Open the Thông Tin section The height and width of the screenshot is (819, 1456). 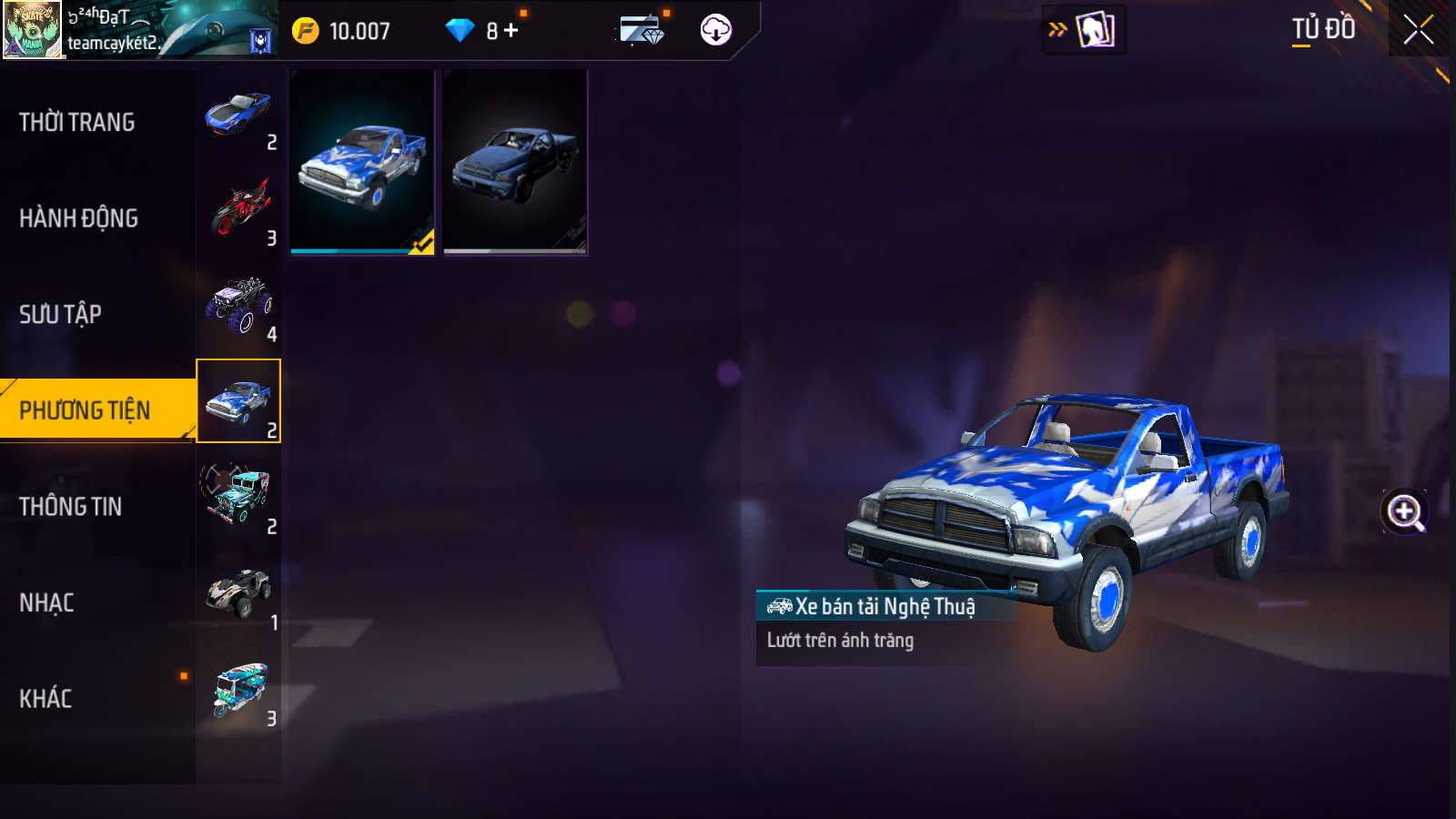[x=71, y=506]
